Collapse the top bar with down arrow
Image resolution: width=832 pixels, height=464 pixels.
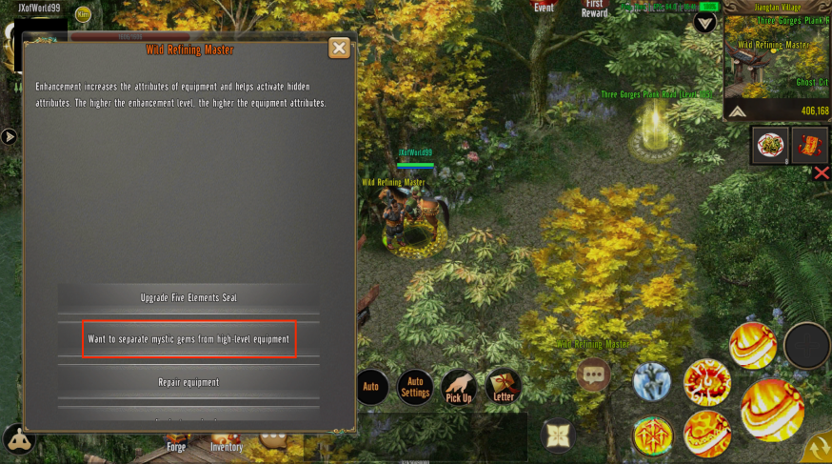705,22
